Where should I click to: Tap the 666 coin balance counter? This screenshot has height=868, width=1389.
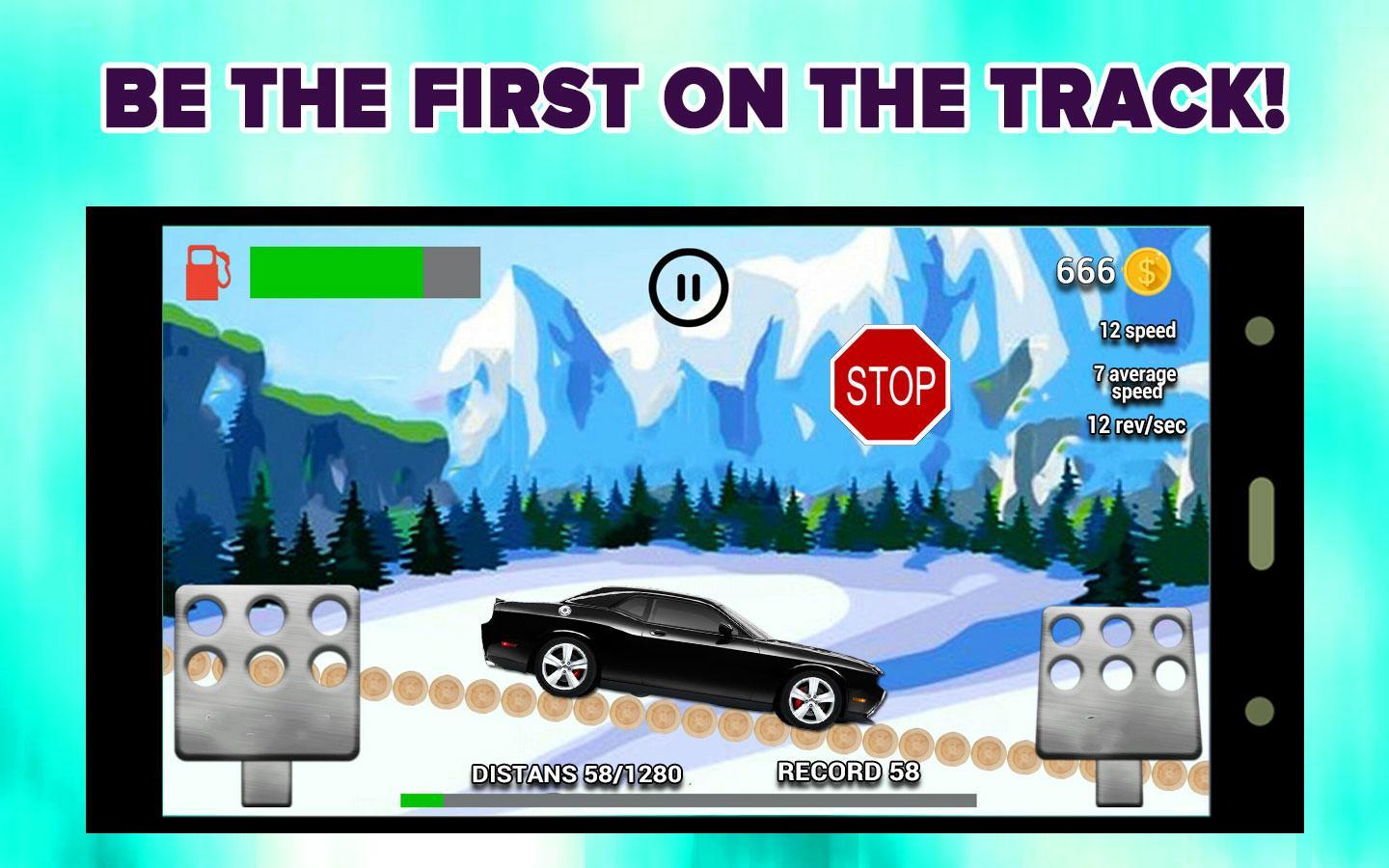[1085, 271]
